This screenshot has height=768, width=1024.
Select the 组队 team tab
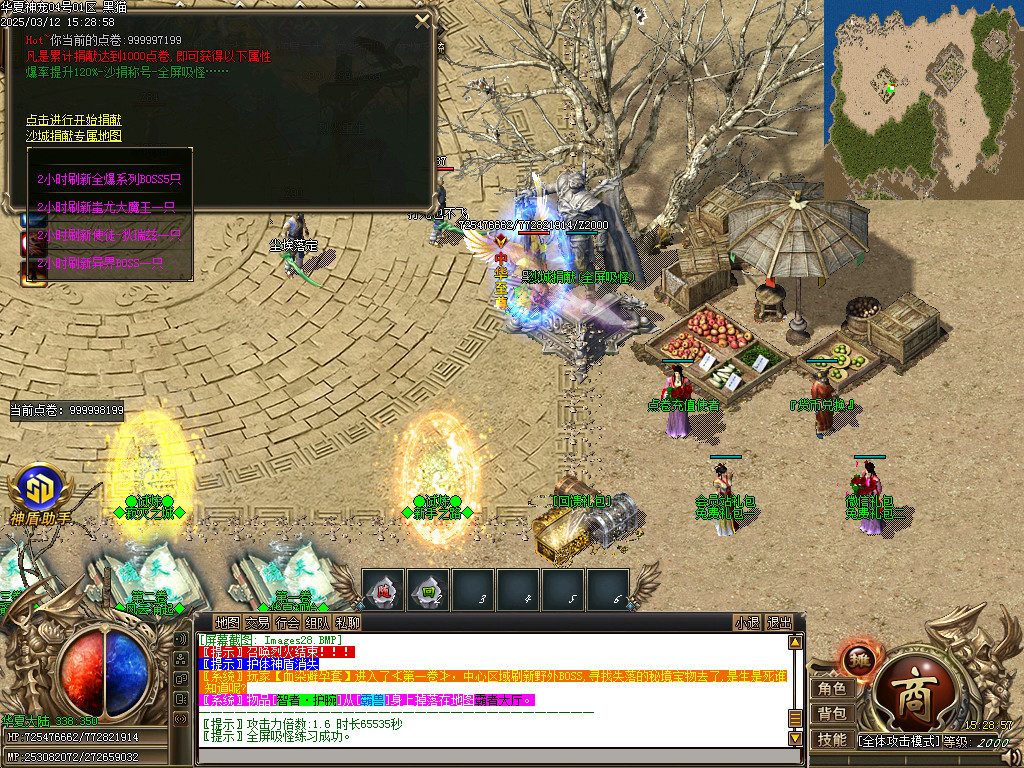coord(317,622)
